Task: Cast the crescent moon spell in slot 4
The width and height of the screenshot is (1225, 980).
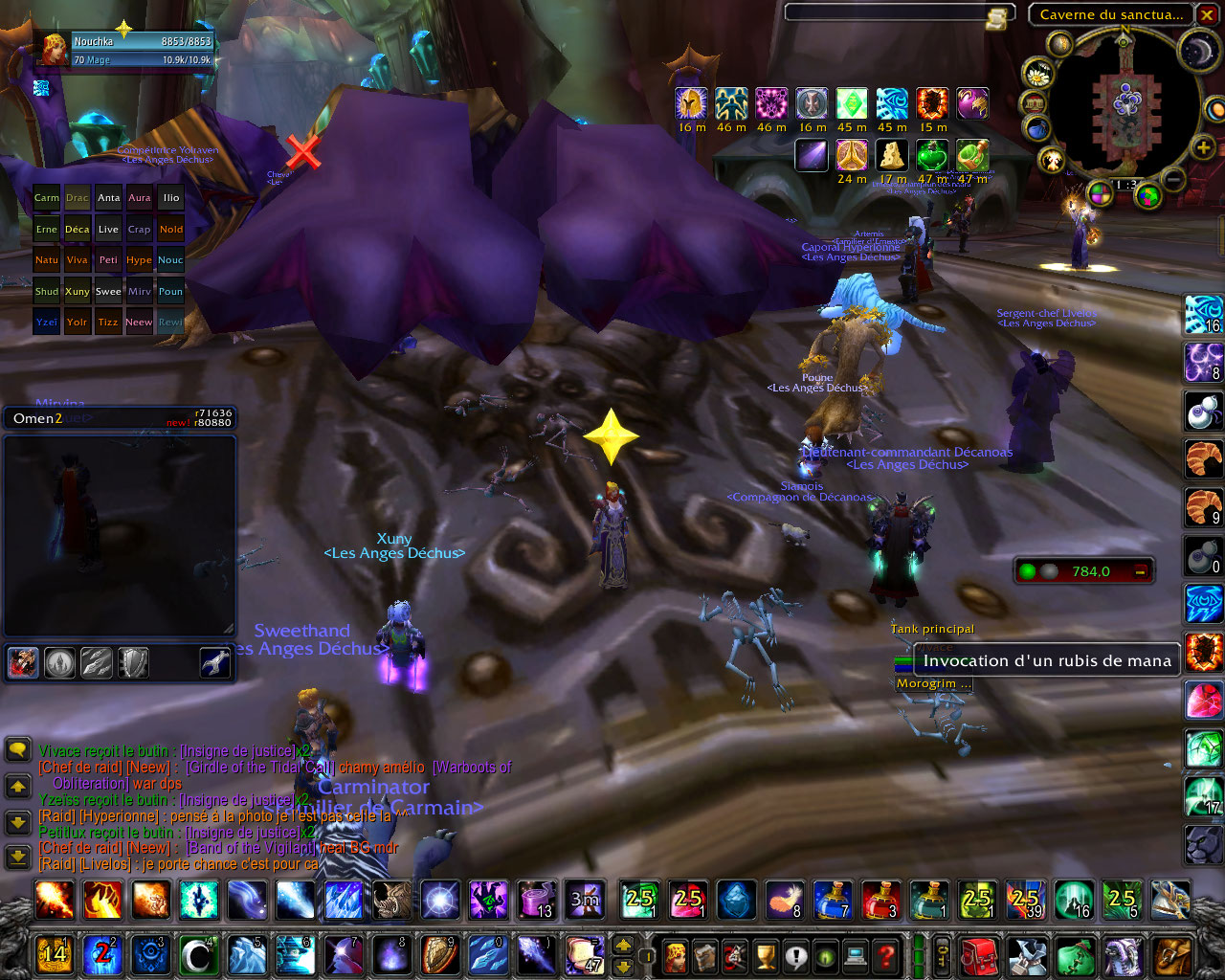Action: pyautogui.click(x=198, y=954)
